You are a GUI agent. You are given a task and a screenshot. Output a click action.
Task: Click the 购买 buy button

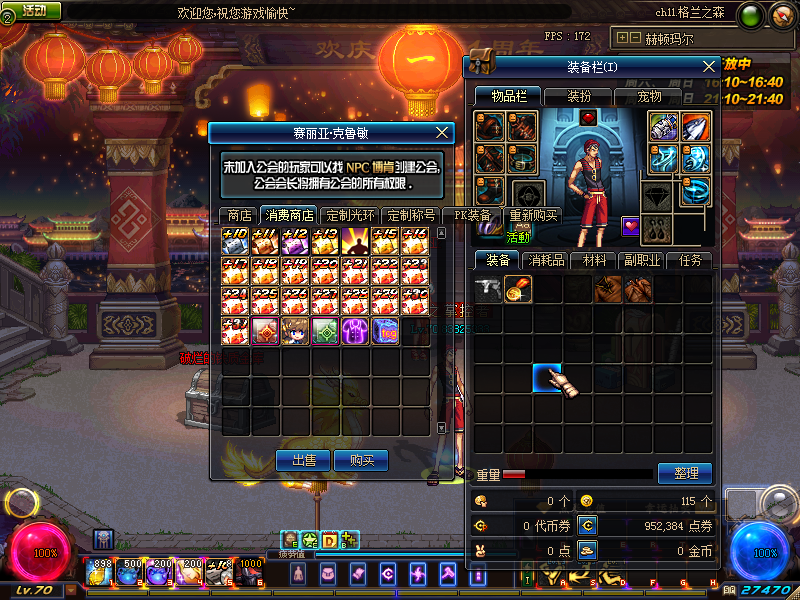tap(362, 460)
